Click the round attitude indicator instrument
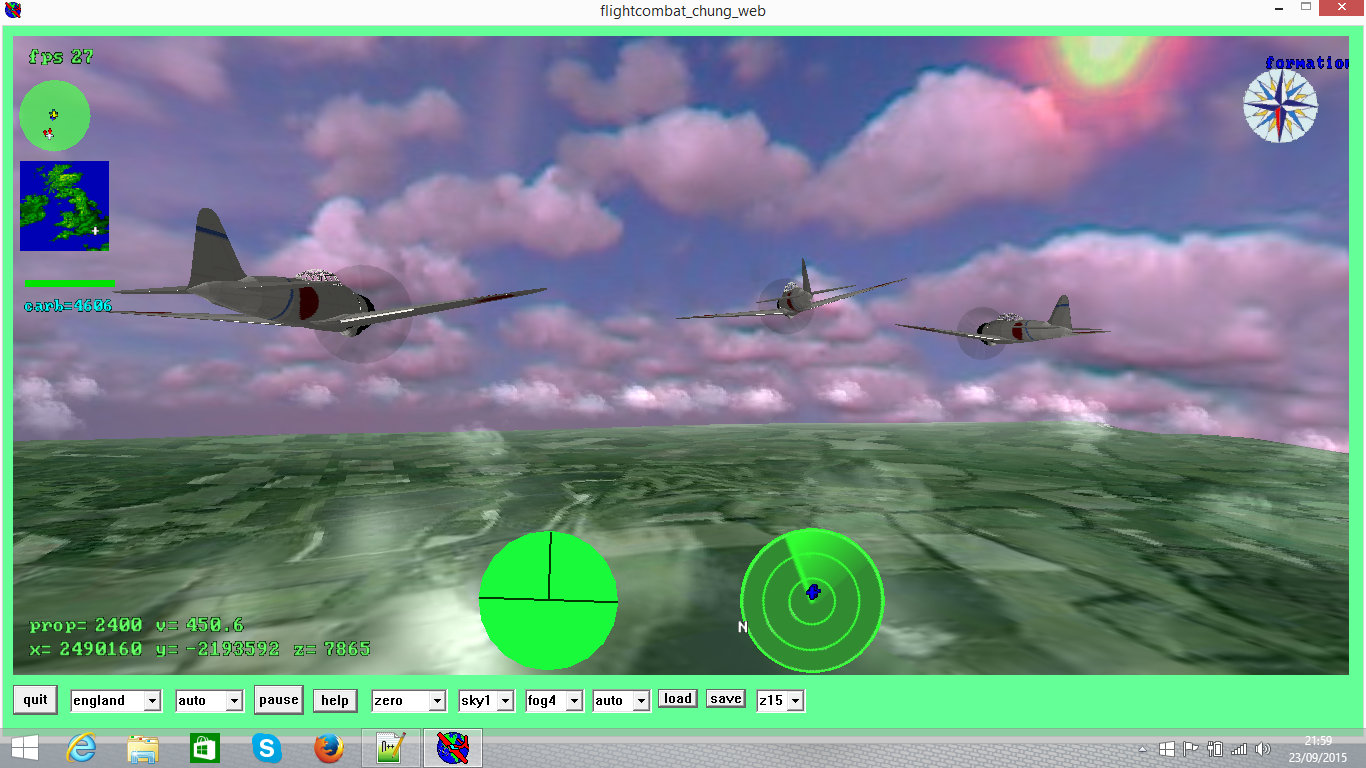The image size is (1366, 768). click(548, 598)
